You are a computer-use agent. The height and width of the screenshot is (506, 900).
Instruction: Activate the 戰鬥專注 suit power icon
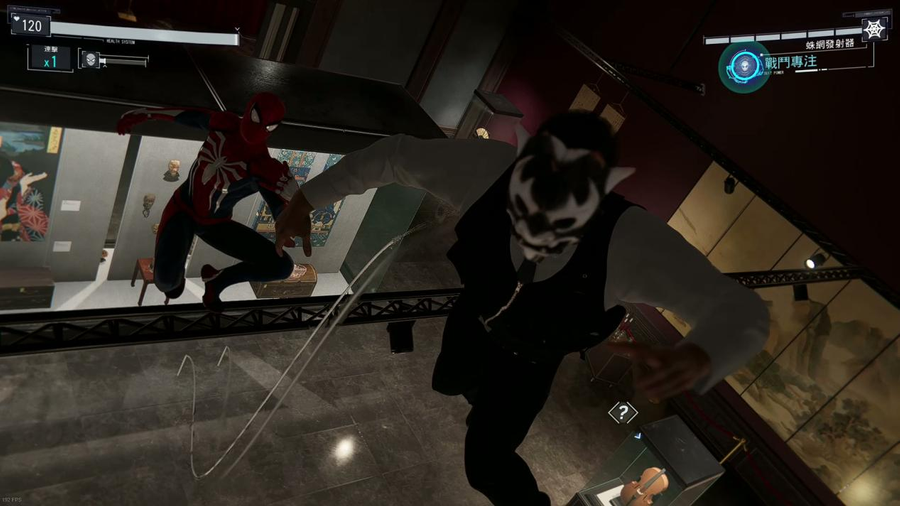(744, 66)
